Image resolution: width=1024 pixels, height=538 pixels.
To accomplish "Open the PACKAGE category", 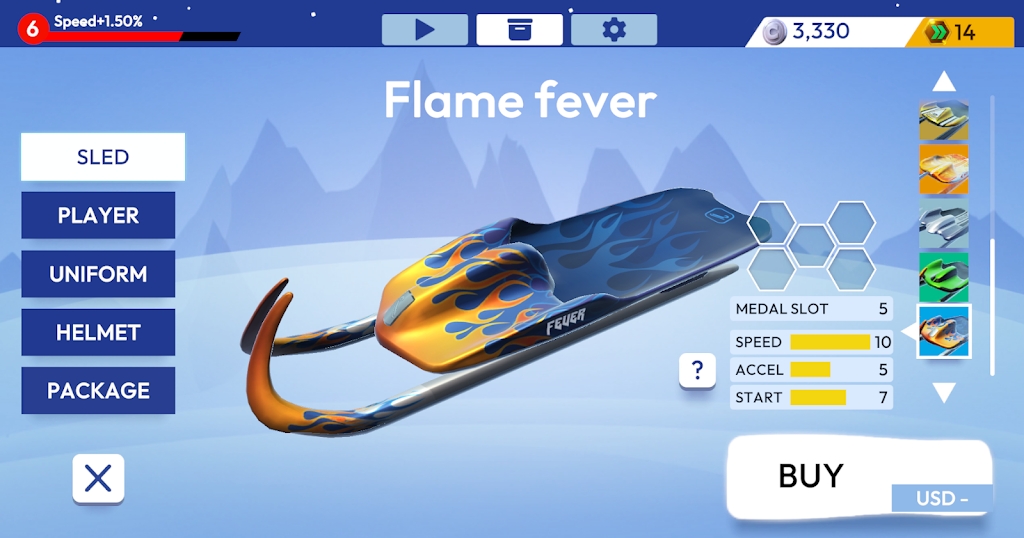I will click(98, 390).
